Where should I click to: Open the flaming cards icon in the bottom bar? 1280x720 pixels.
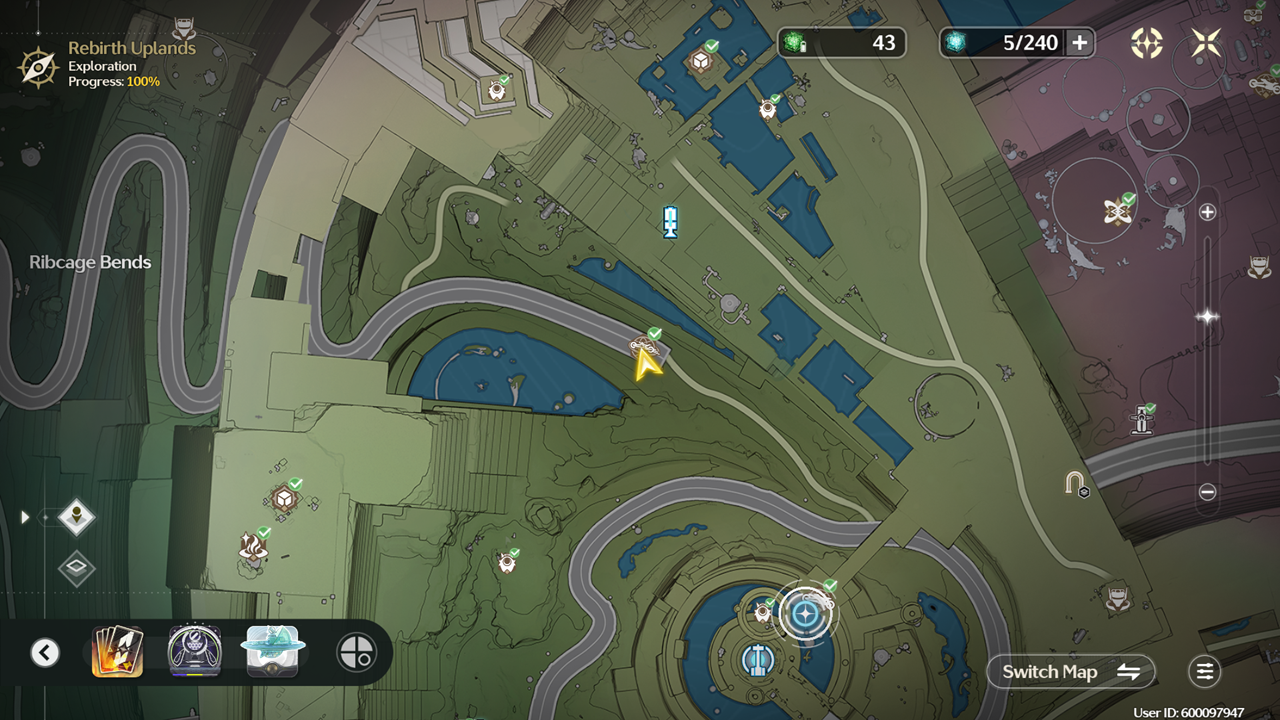tap(117, 653)
